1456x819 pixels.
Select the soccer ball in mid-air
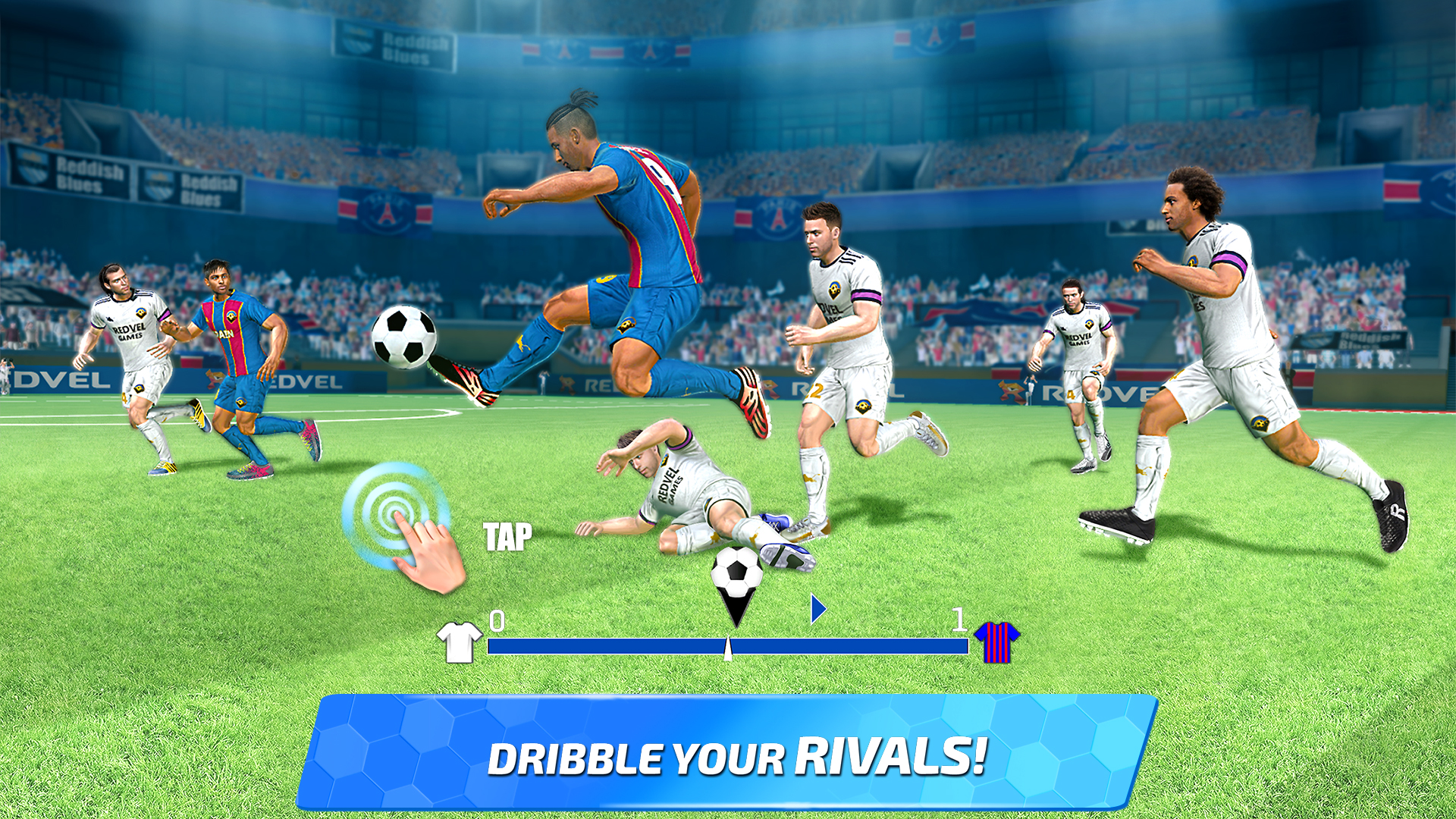coord(406,337)
